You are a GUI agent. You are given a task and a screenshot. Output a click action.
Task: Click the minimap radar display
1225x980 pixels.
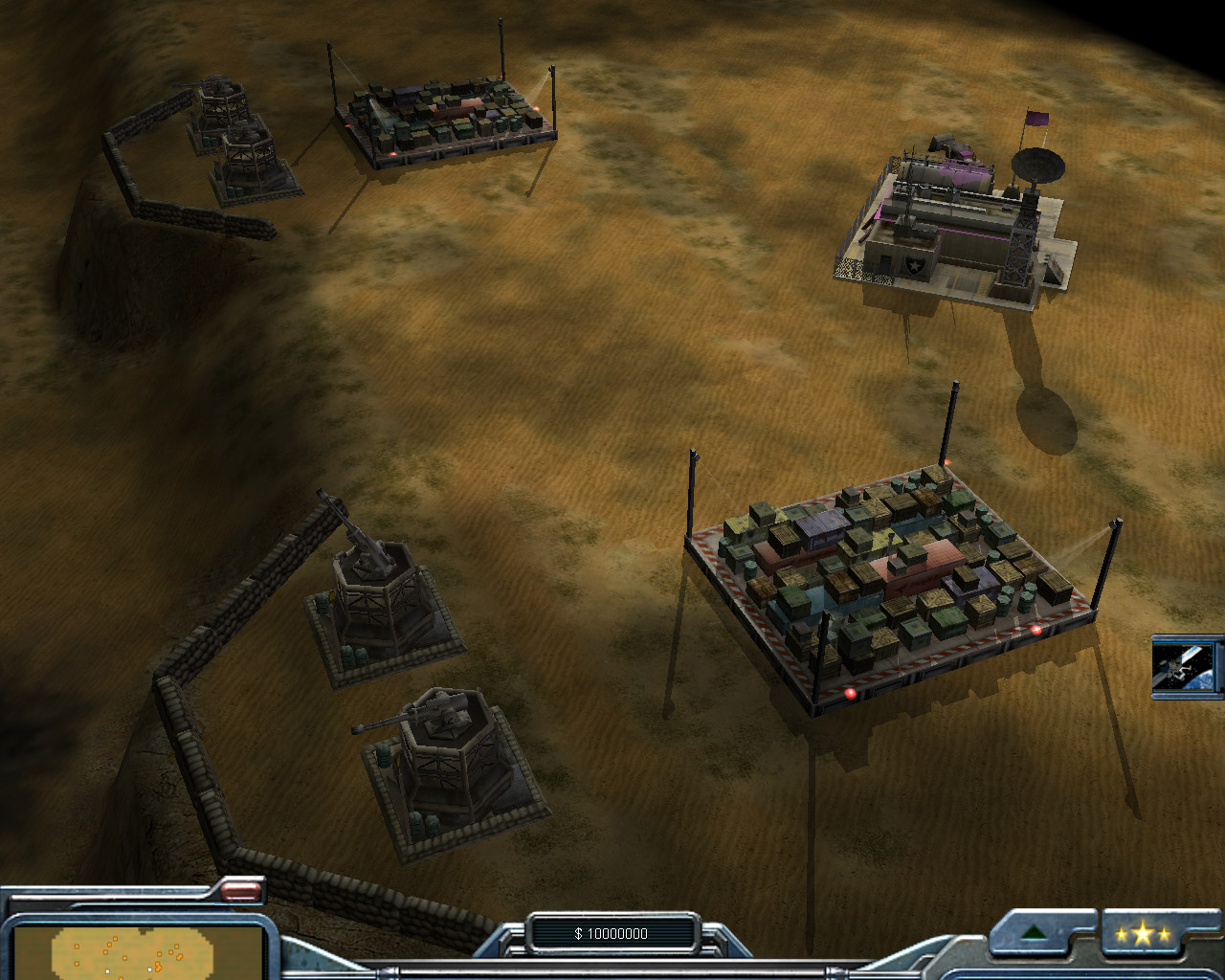tap(134, 951)
